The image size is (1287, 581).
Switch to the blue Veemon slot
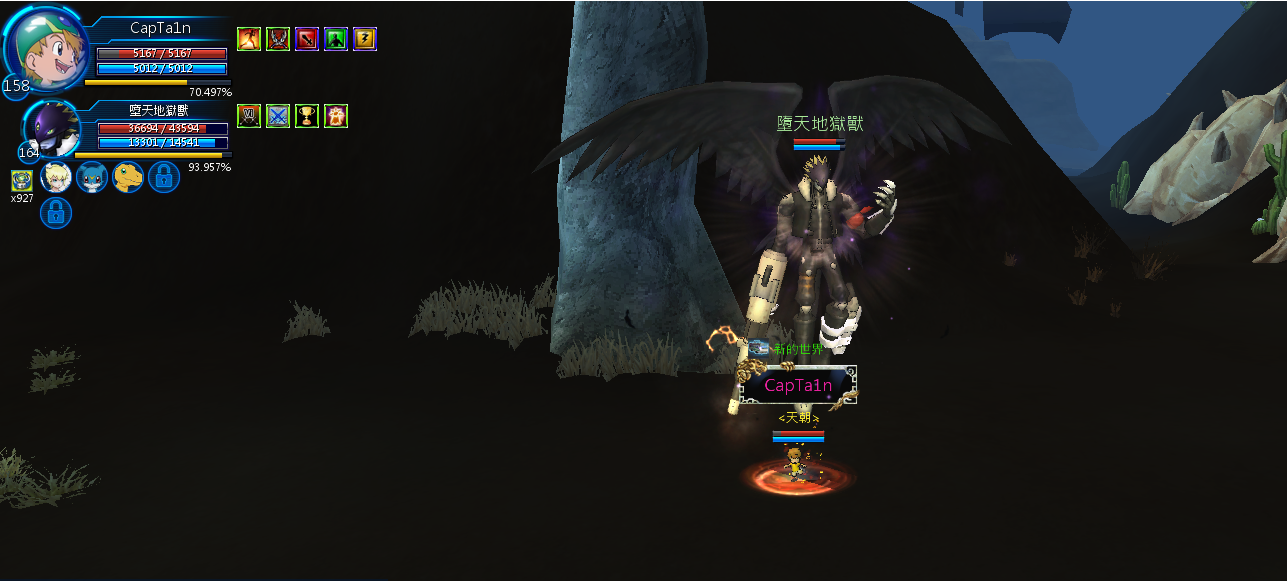point(92,177)
